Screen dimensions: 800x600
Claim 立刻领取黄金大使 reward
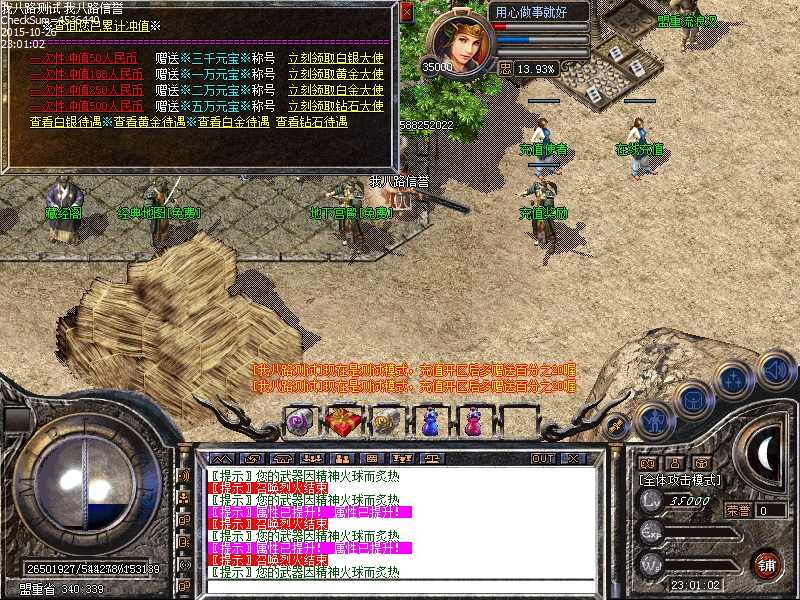tap(335, 74)
